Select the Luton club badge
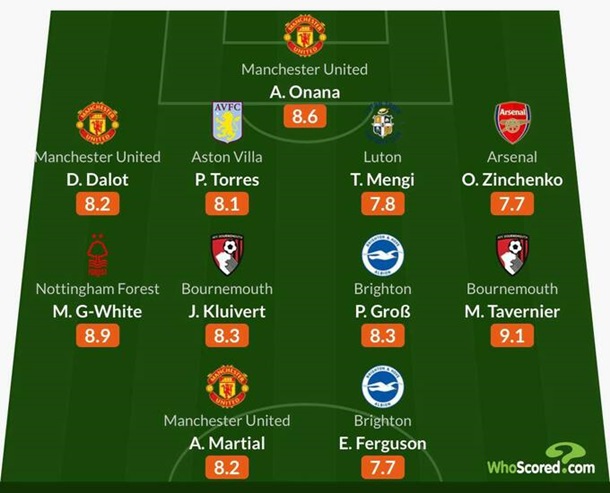The height and width of the screenshot is (493, 610). pos(381,121)
